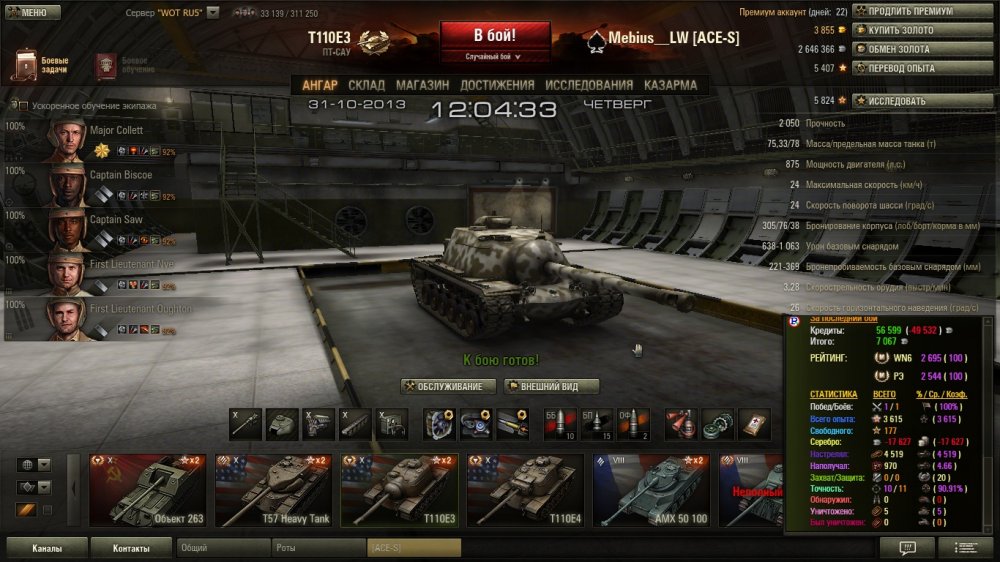Open the КАЗАРМА tab
Viewport: 1000px width, 562px height.
670,85
